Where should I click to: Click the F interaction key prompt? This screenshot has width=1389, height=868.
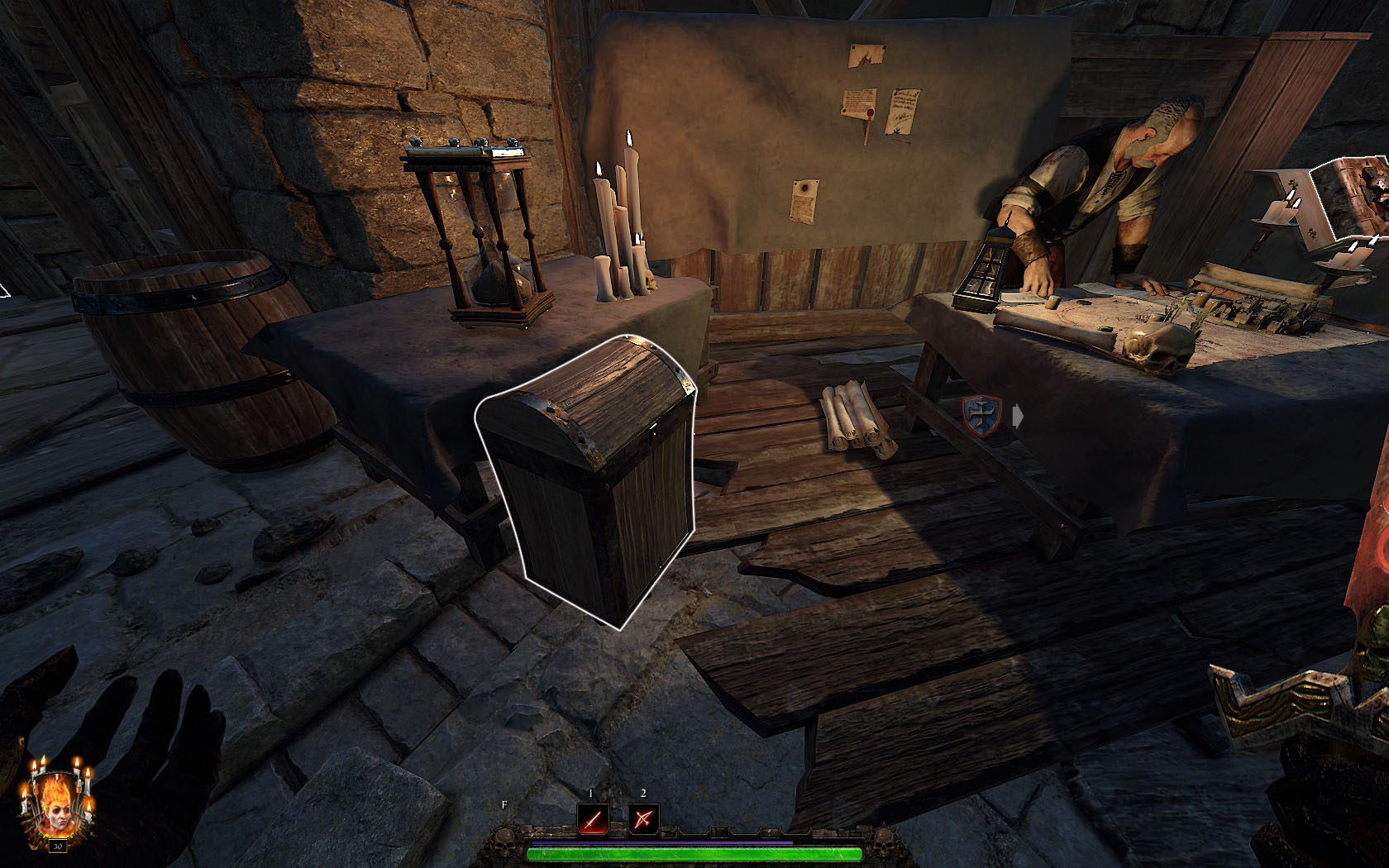pos(504,802)
